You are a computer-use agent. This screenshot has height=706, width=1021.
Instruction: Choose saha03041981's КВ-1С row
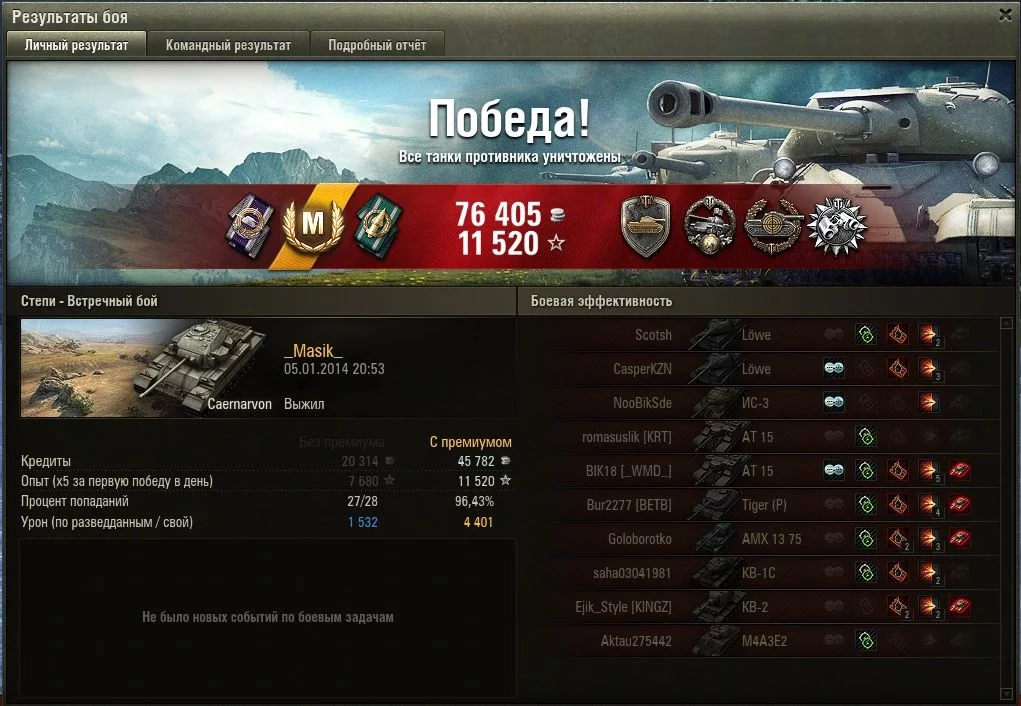760,573
